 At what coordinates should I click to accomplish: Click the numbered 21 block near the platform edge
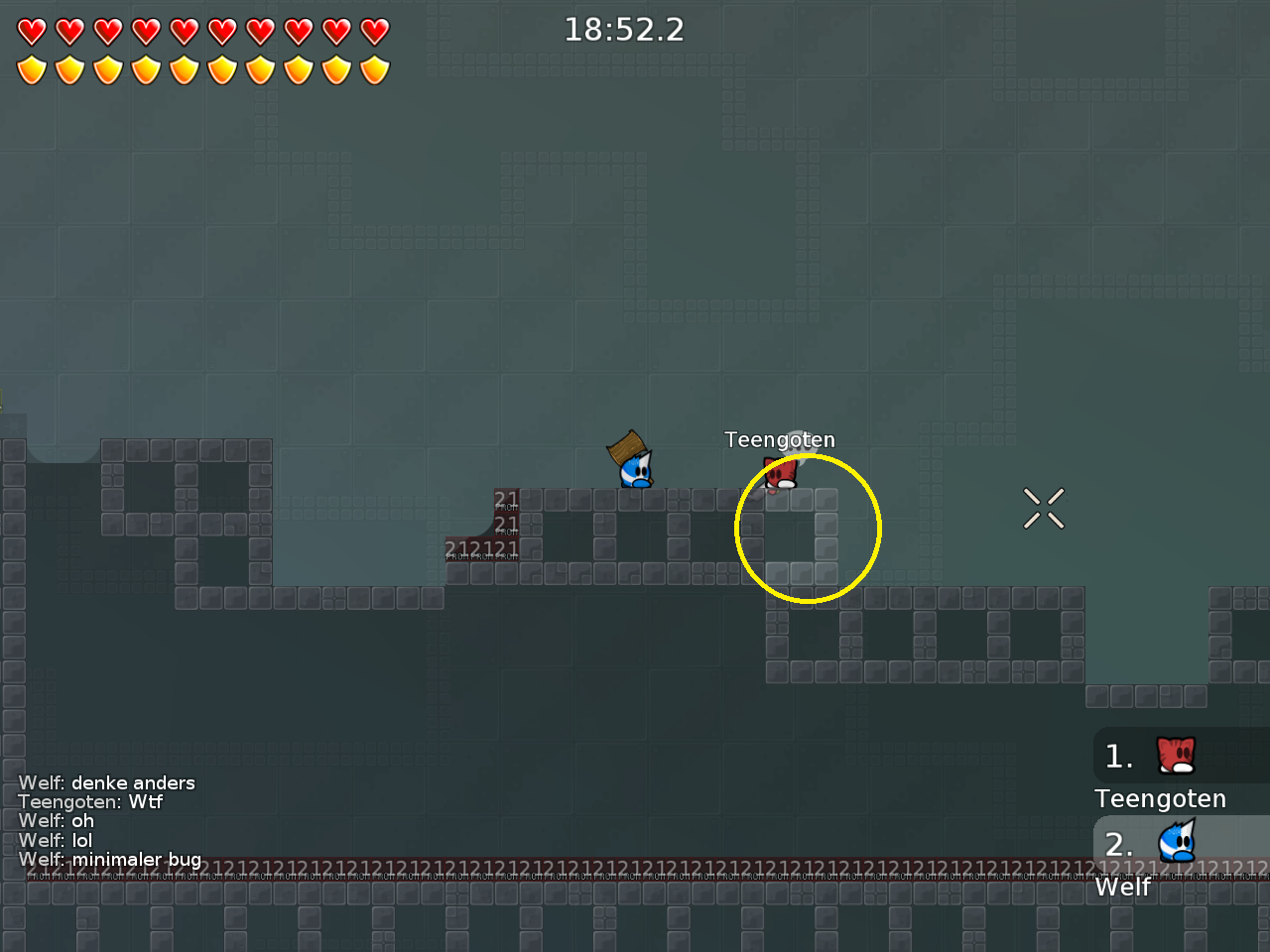[x=504, y=497]
